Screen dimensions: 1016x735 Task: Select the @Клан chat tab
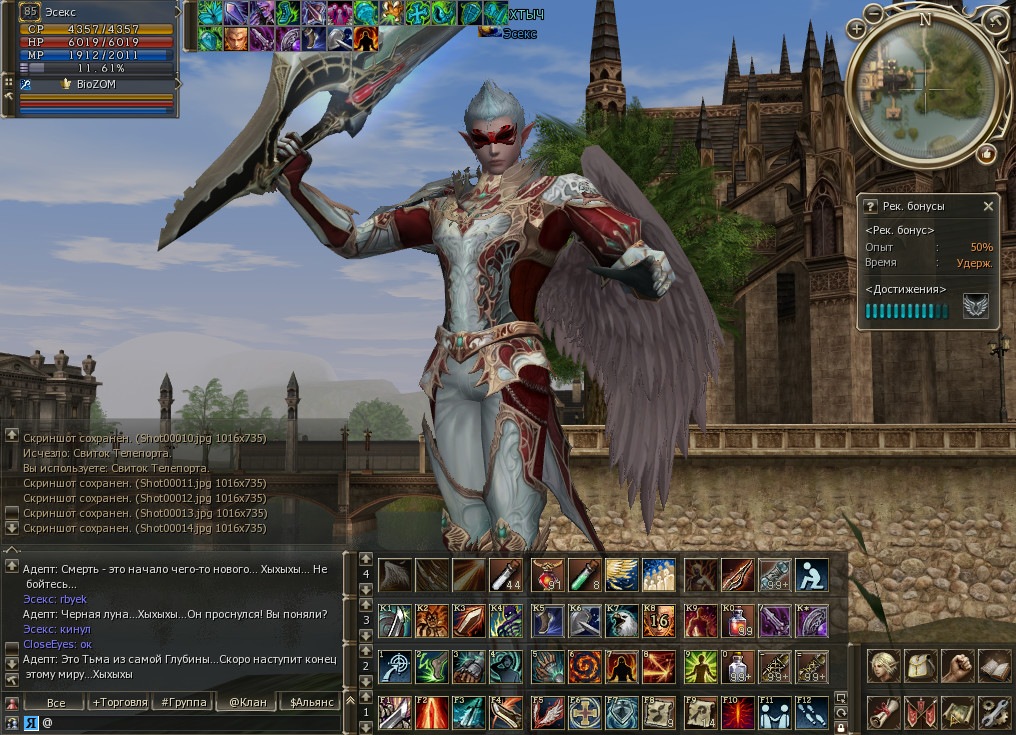247,702
